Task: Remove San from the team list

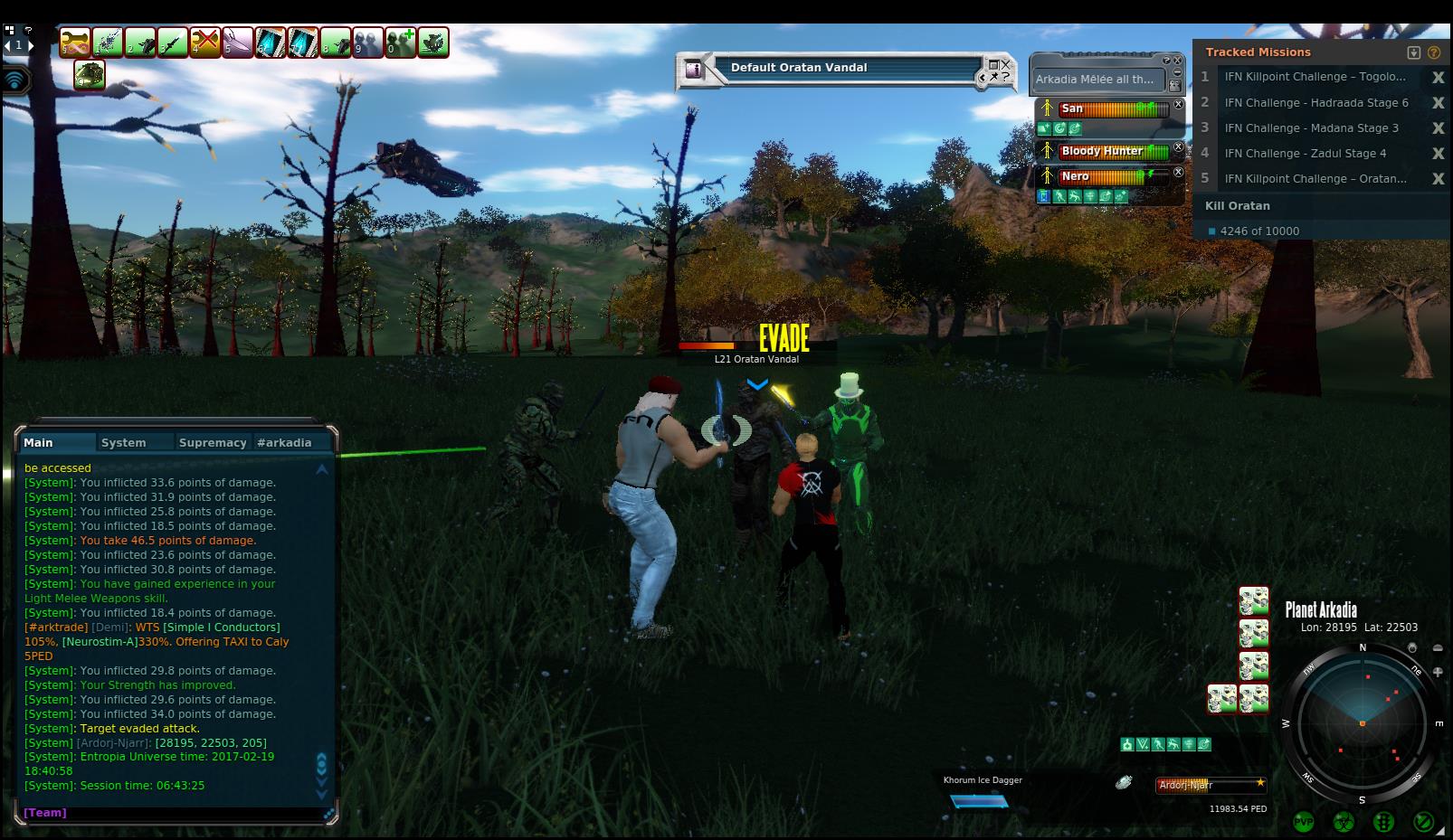Action: pos(1179,105)
